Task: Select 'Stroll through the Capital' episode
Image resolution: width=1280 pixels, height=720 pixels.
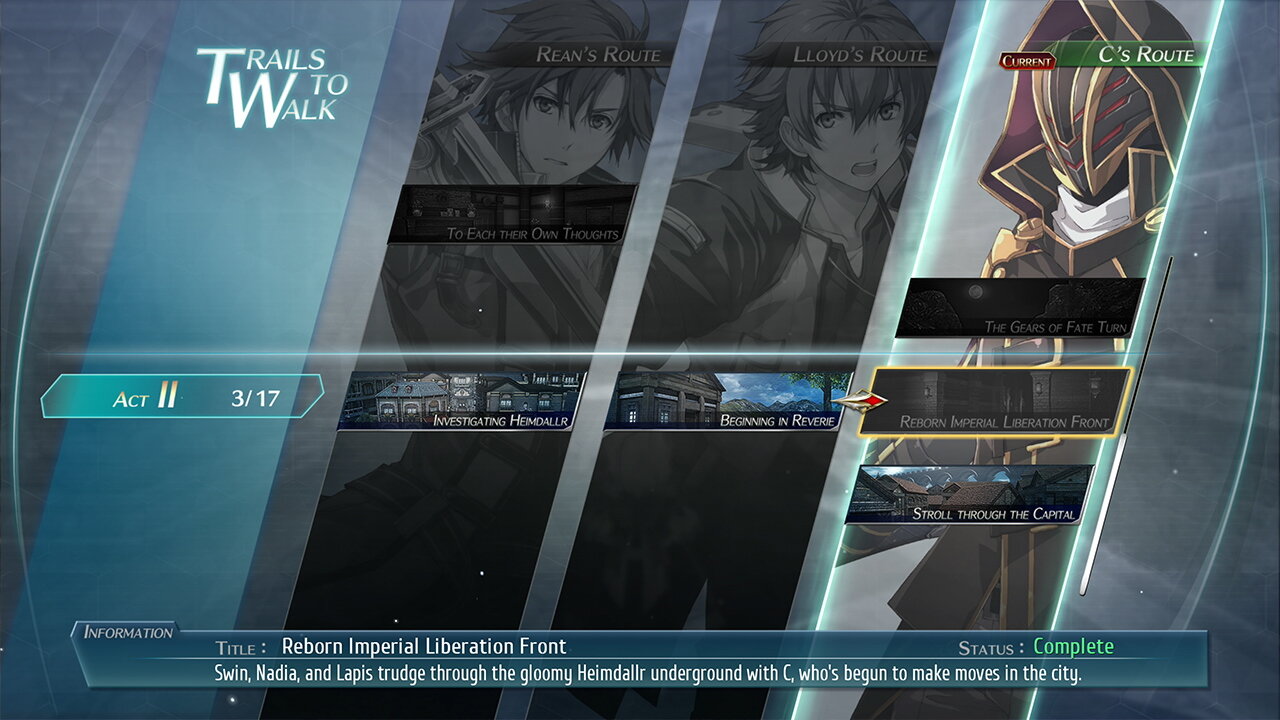Action: [975, 495]
